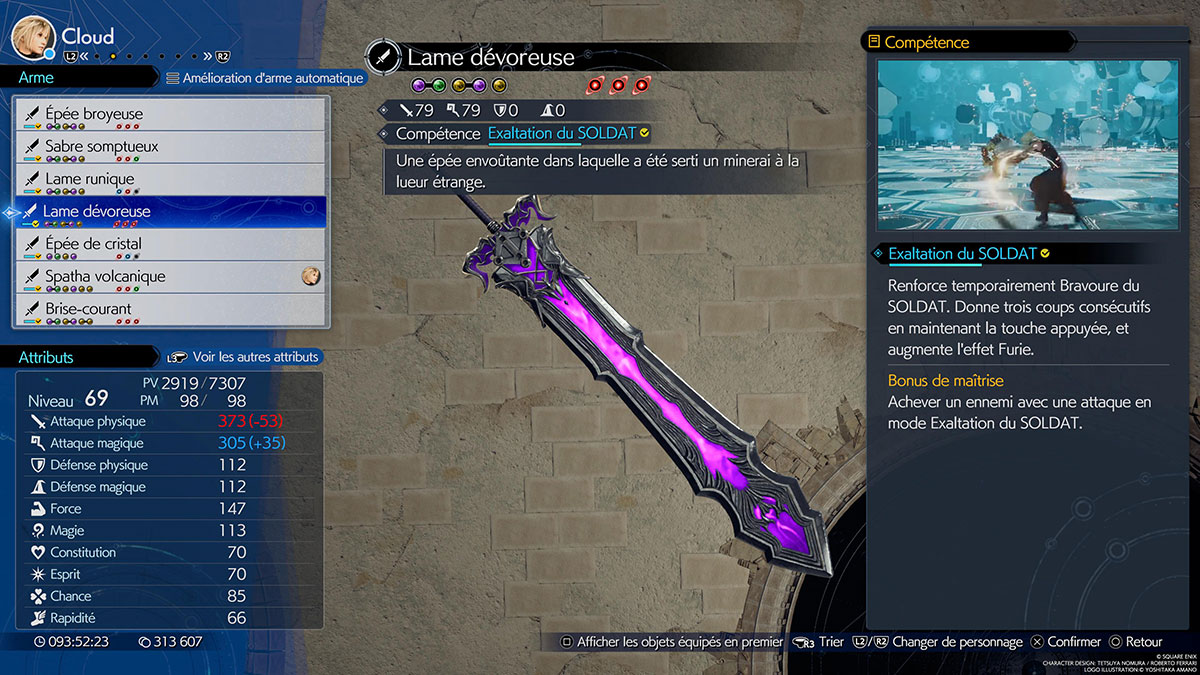Select the Brise-courant weapon row

click(x=170, y=309)
